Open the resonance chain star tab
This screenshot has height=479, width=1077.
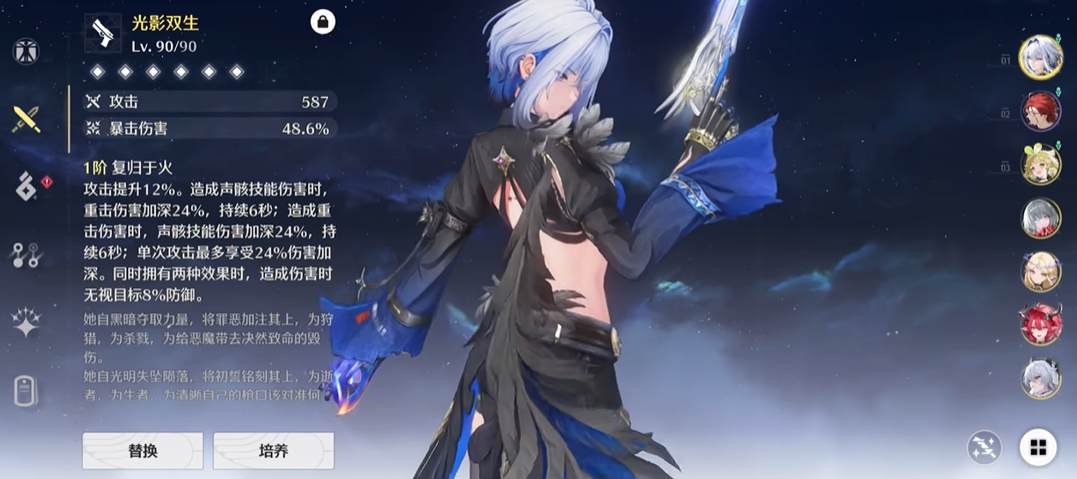25,322
